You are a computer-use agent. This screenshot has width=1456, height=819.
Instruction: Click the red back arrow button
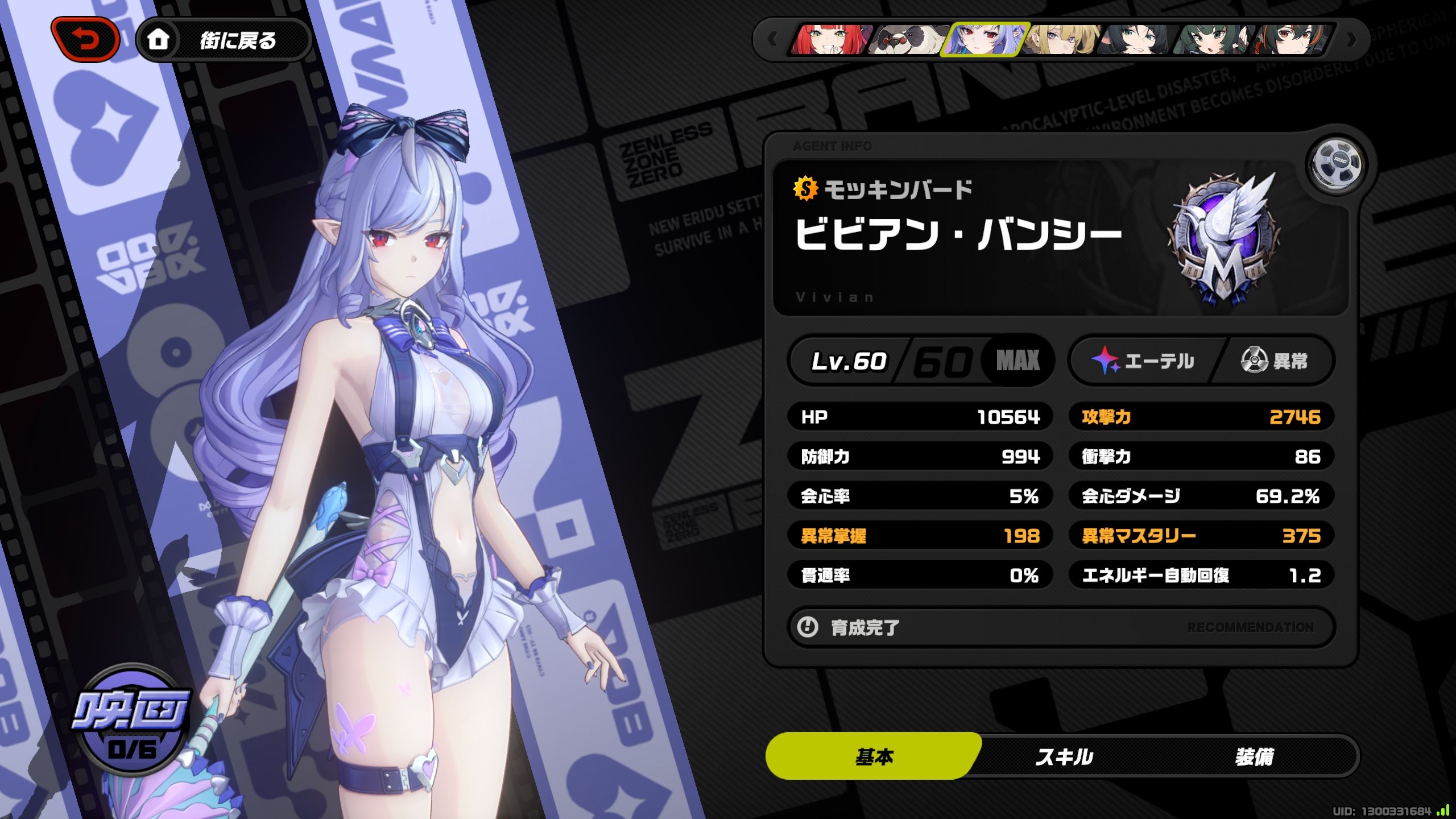coord(85,40)
